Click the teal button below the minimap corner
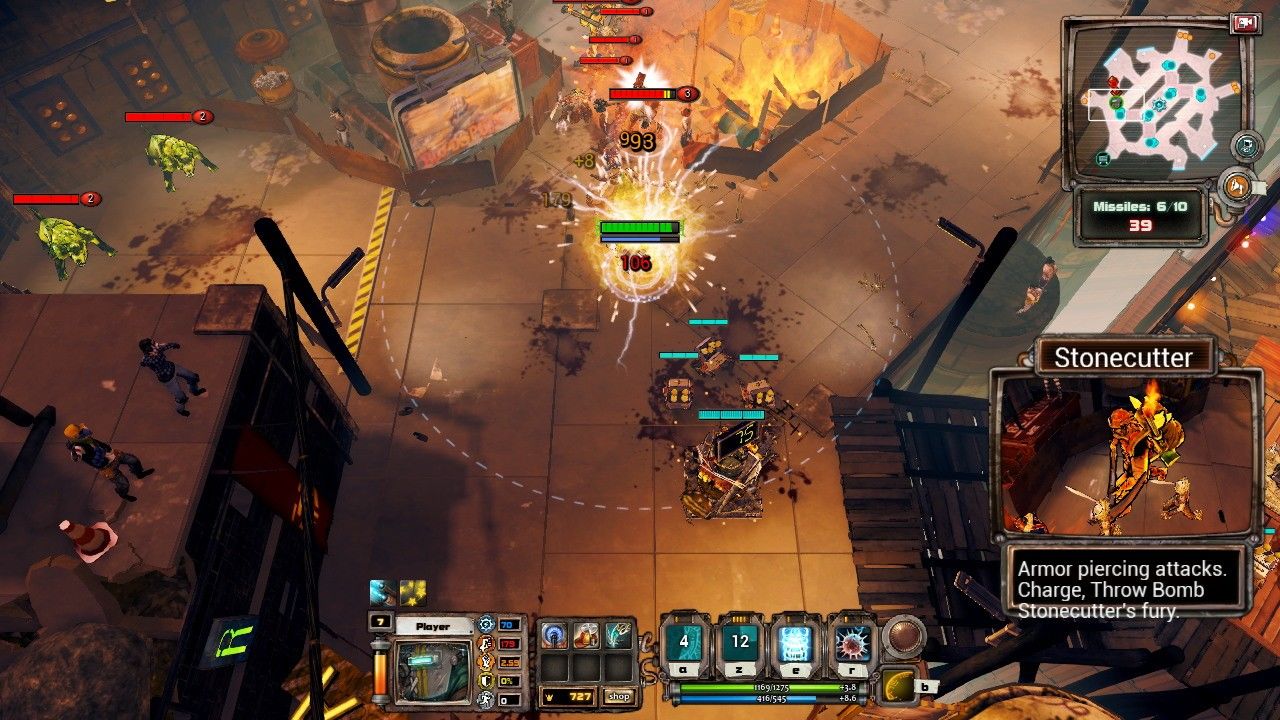Viewport: 1280px width, 720px height. (1245, 146)
